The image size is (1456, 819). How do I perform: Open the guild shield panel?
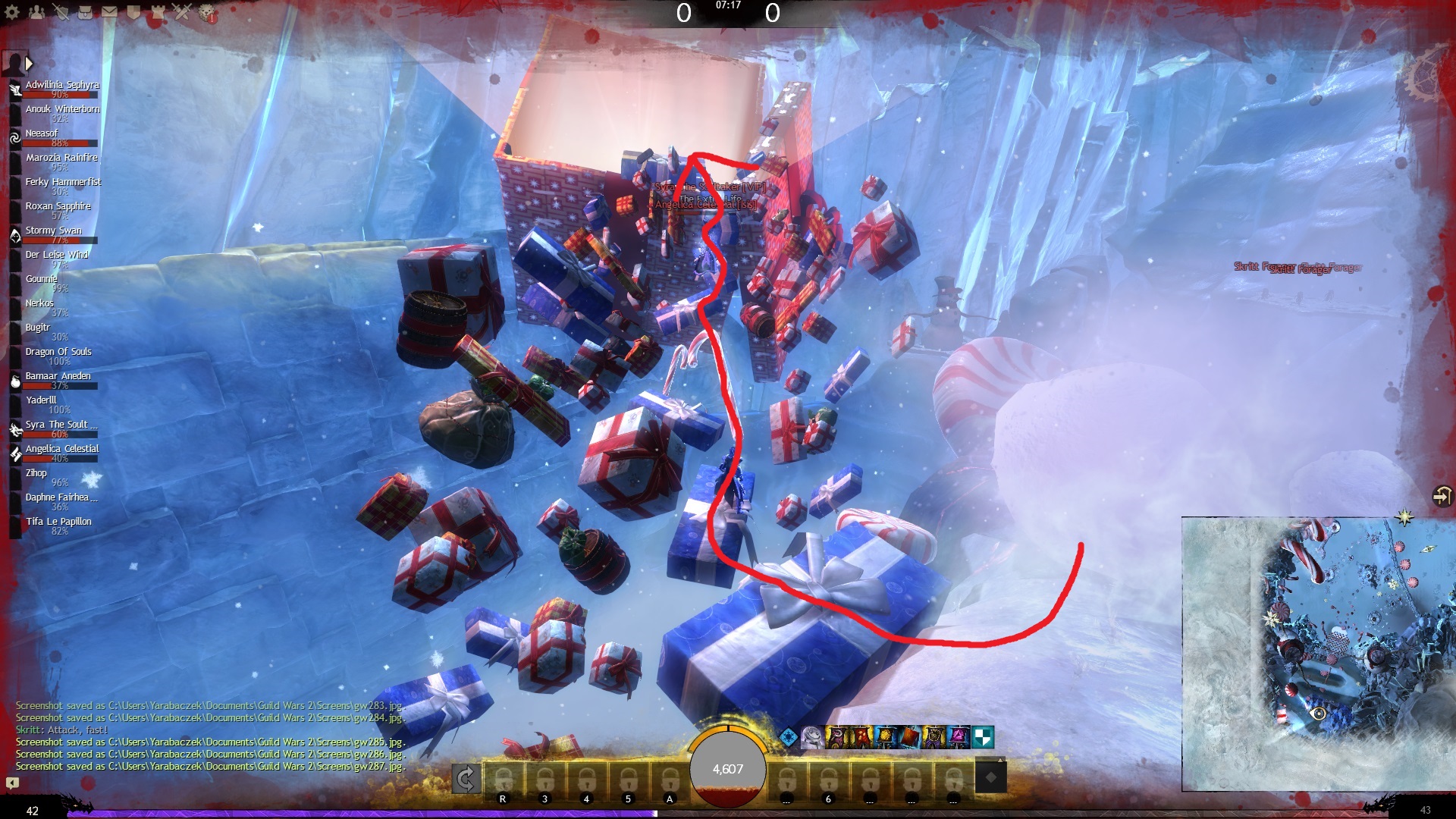[133, 12]
